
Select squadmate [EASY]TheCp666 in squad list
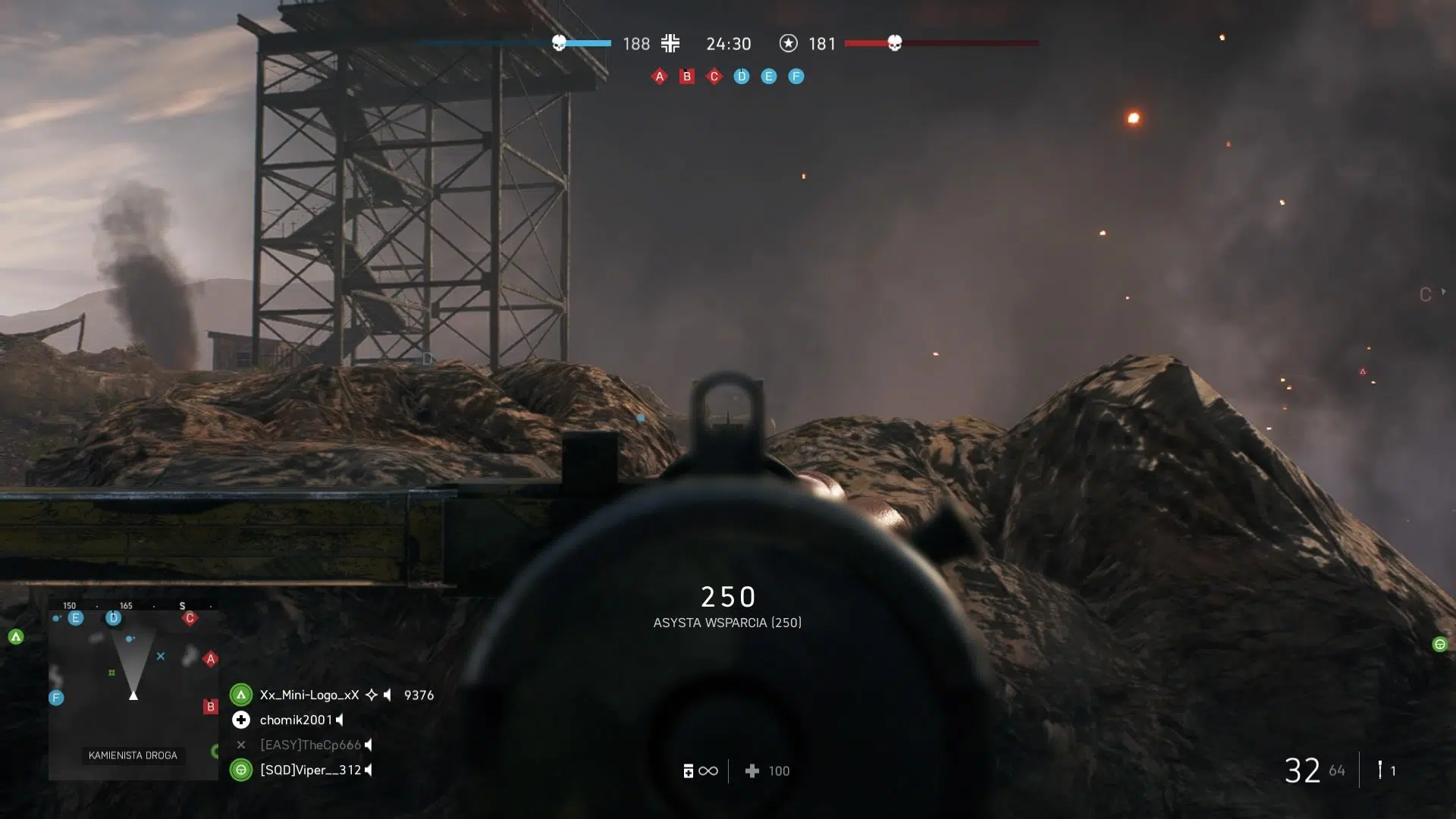[x=310, y=745]
